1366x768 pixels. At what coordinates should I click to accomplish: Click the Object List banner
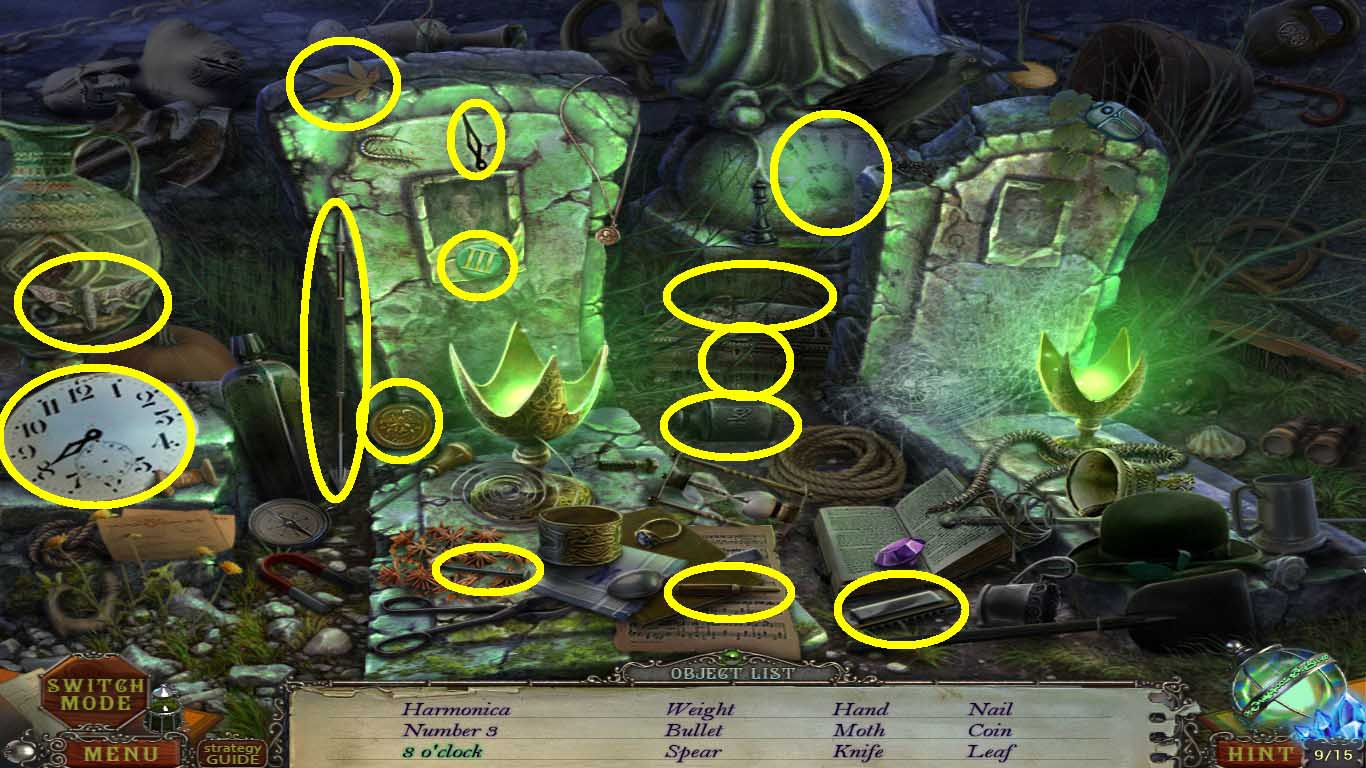[731, 673]
